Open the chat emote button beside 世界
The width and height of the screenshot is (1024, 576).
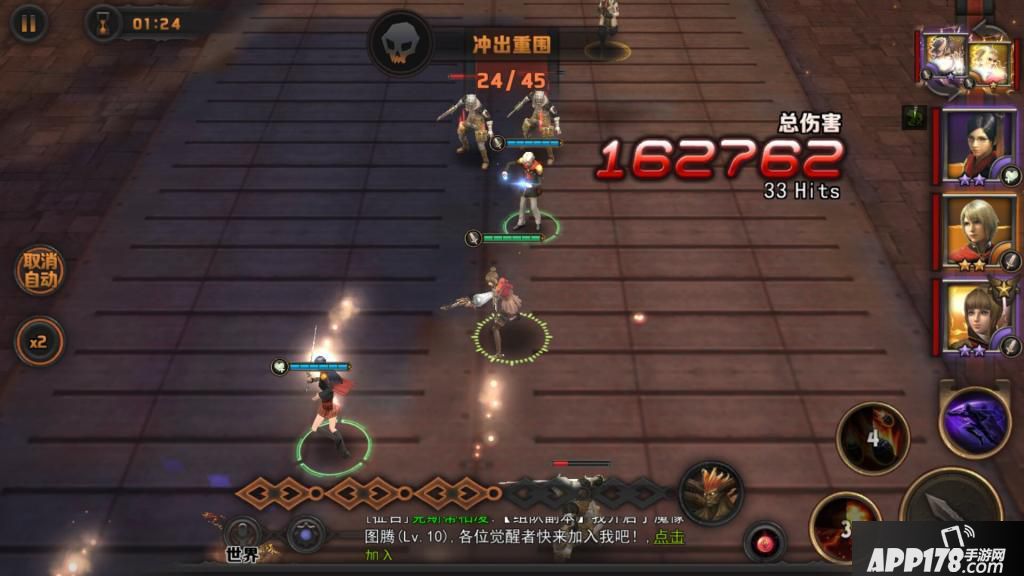point(305,534)
